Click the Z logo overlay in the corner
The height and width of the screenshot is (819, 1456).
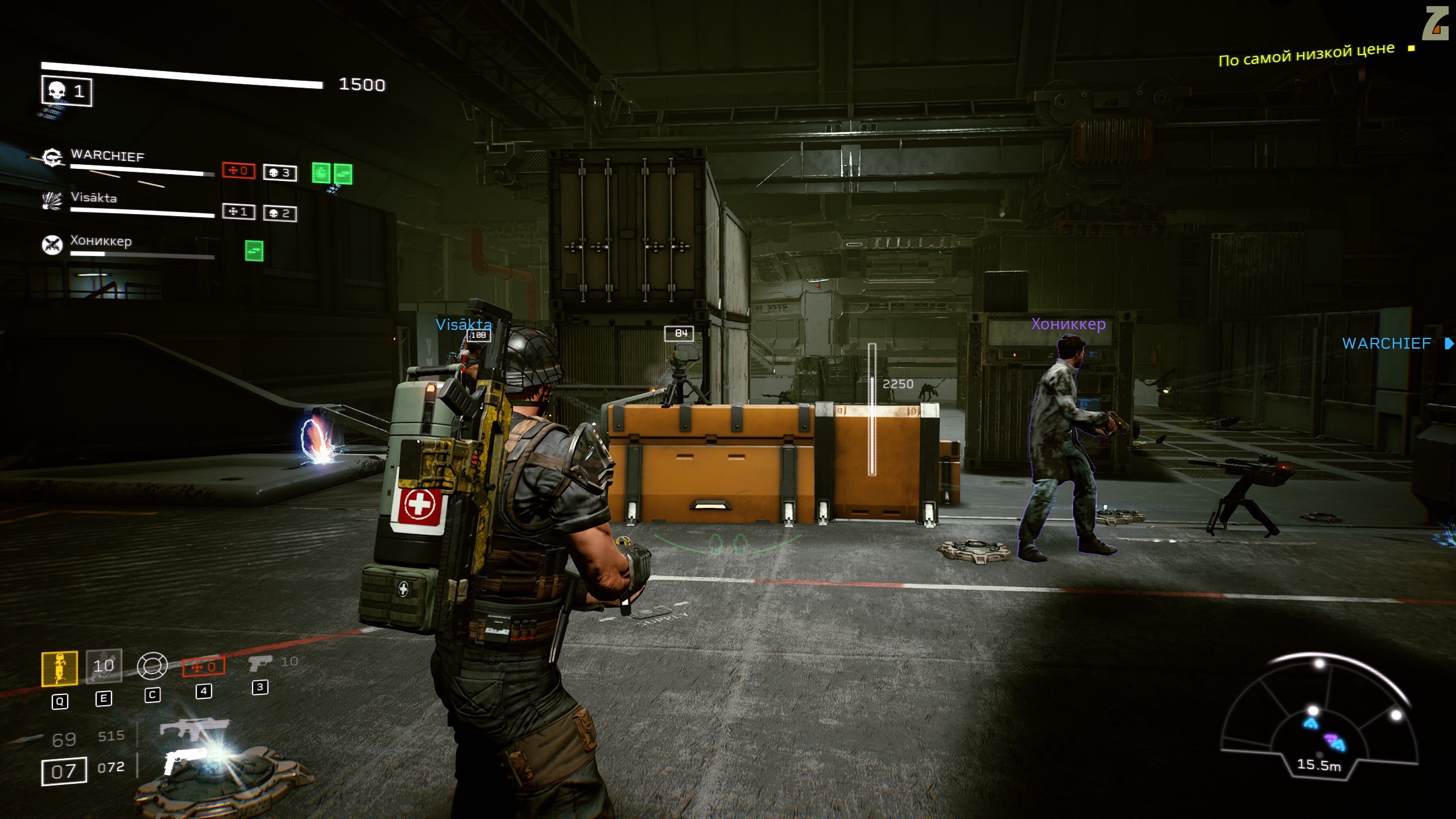coord(1436,24)
